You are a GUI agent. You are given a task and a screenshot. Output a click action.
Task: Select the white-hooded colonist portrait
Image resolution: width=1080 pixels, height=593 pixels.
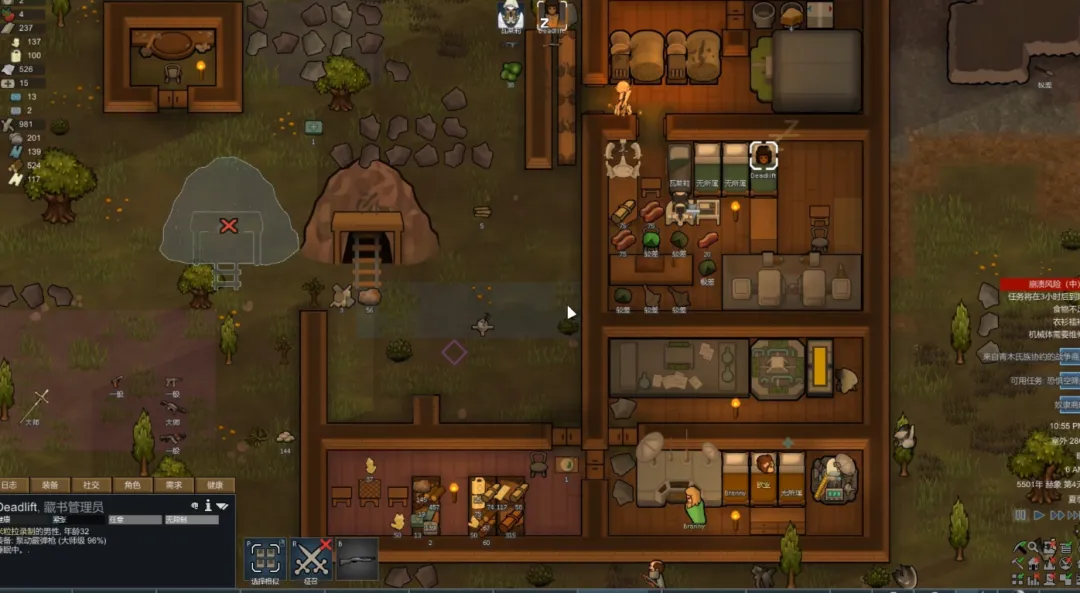tap(511, 15)
